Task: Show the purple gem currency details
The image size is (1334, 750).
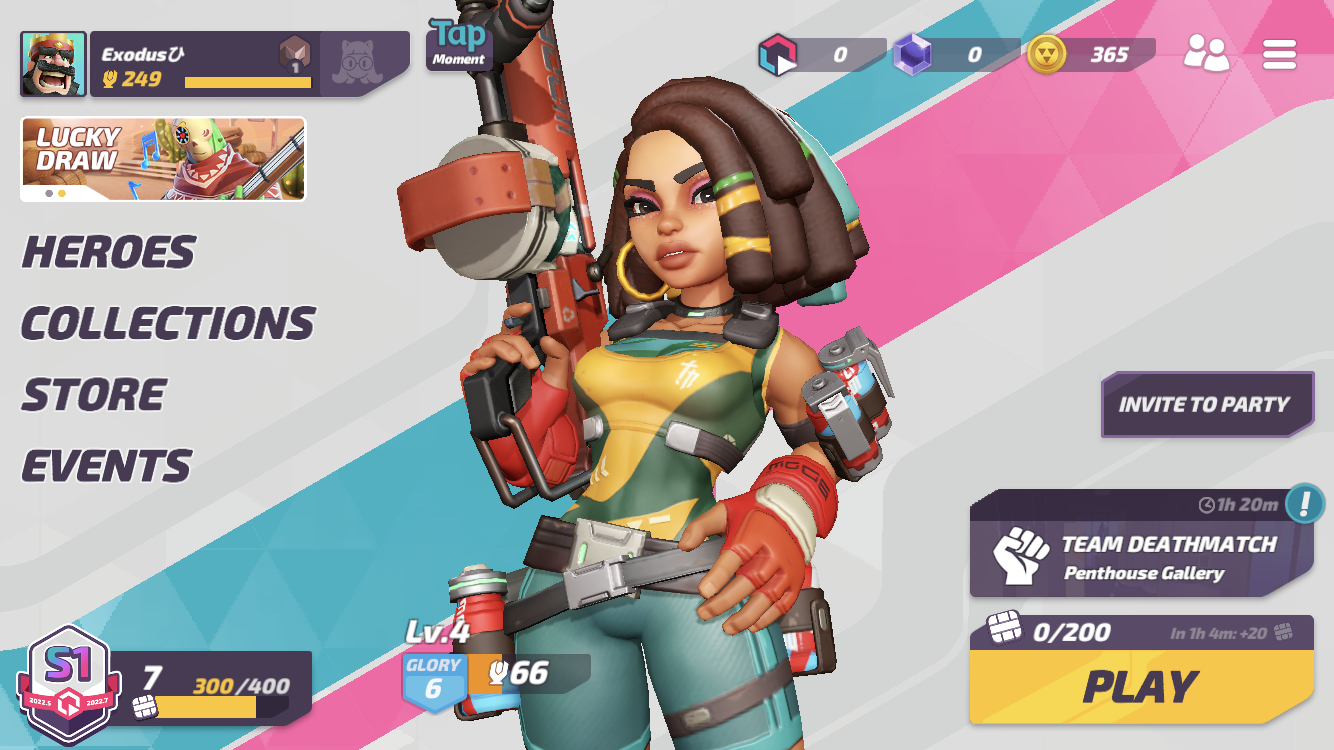Action: (955, 55)
